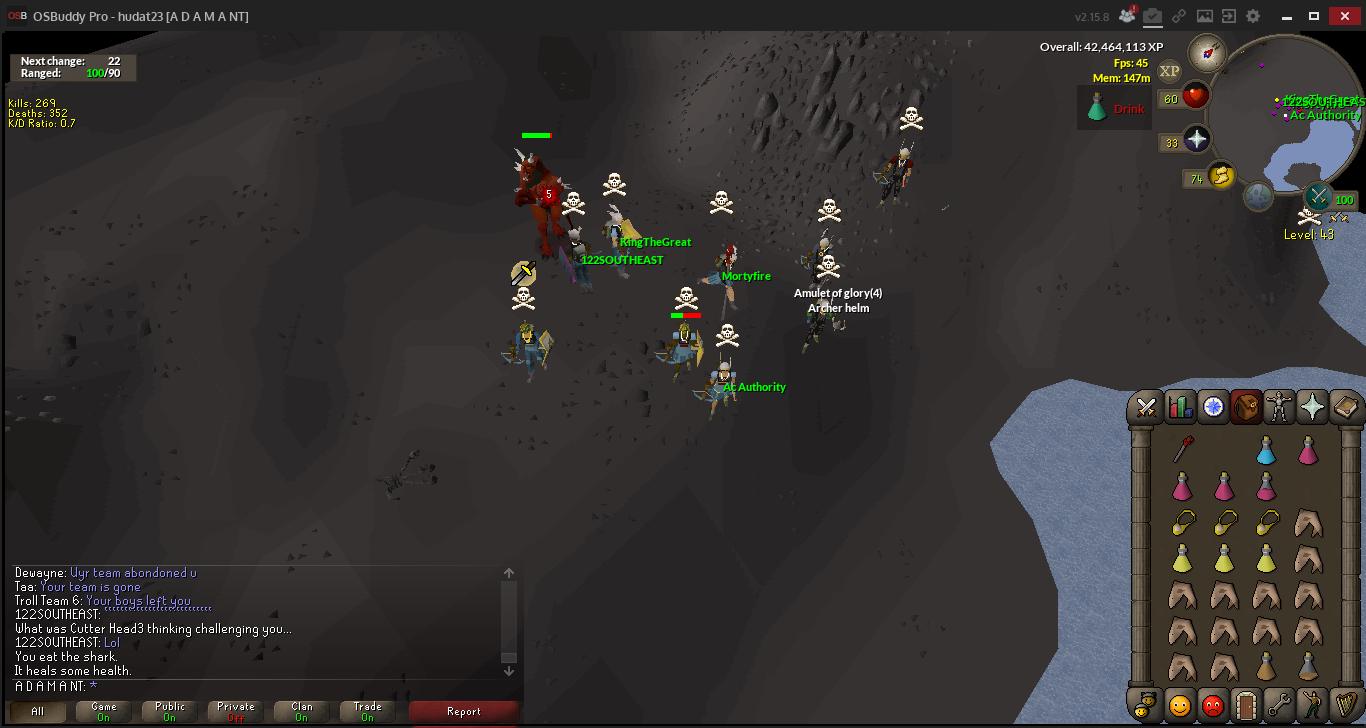Click the compass to face north
Screen dimensions: 1366x728
point(1207,52)
